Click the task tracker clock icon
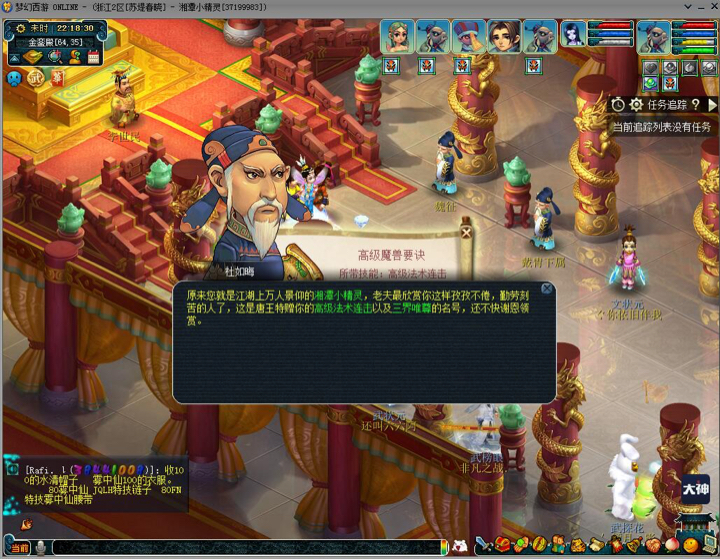 (619, 104)
